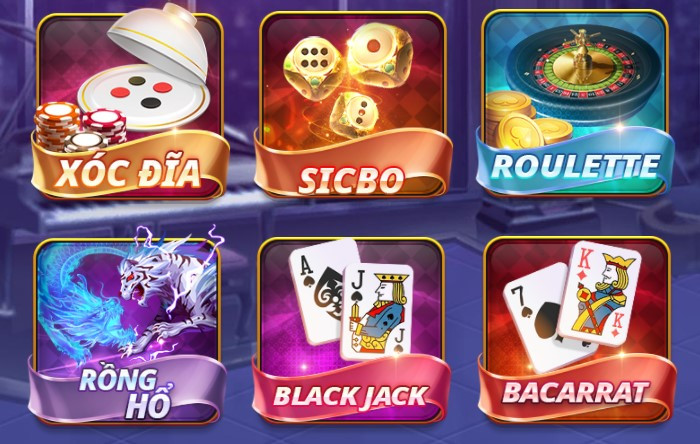
Task: Choose the Rồng Hổ dragon tiger game
Action: [x=127, y=328]
